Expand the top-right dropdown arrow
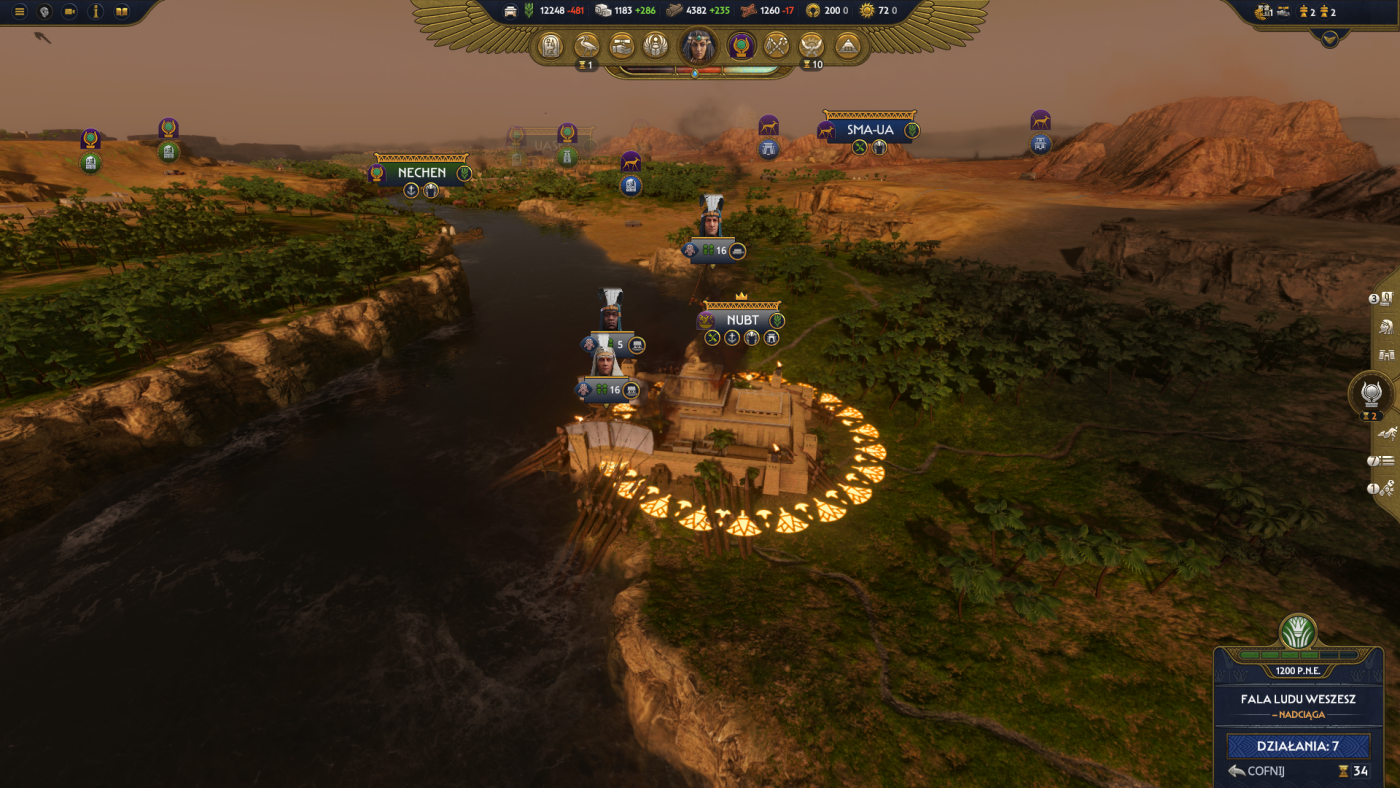The image size is (1400, 788). coord(1329,38)
